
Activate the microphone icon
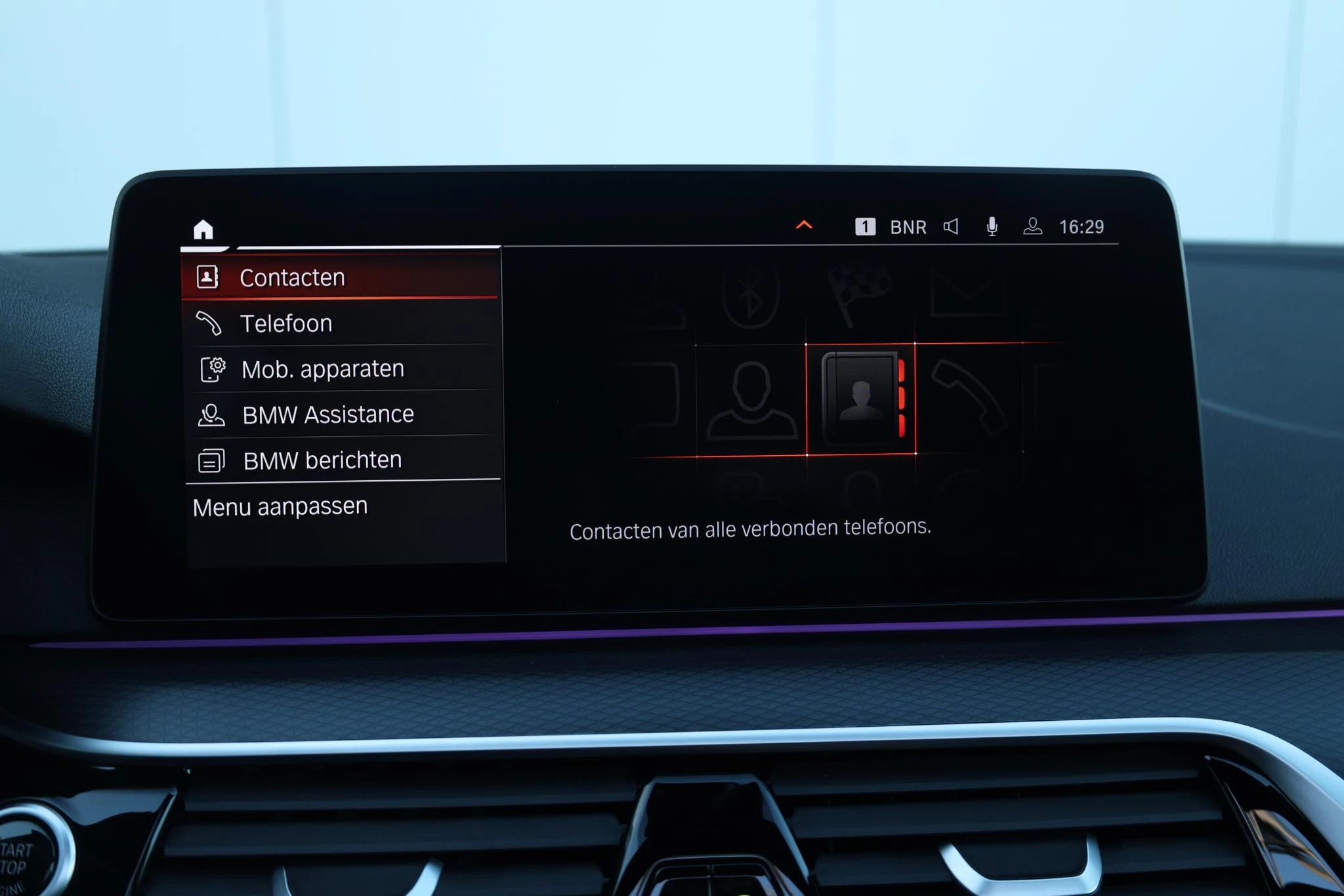pos(992,226)
